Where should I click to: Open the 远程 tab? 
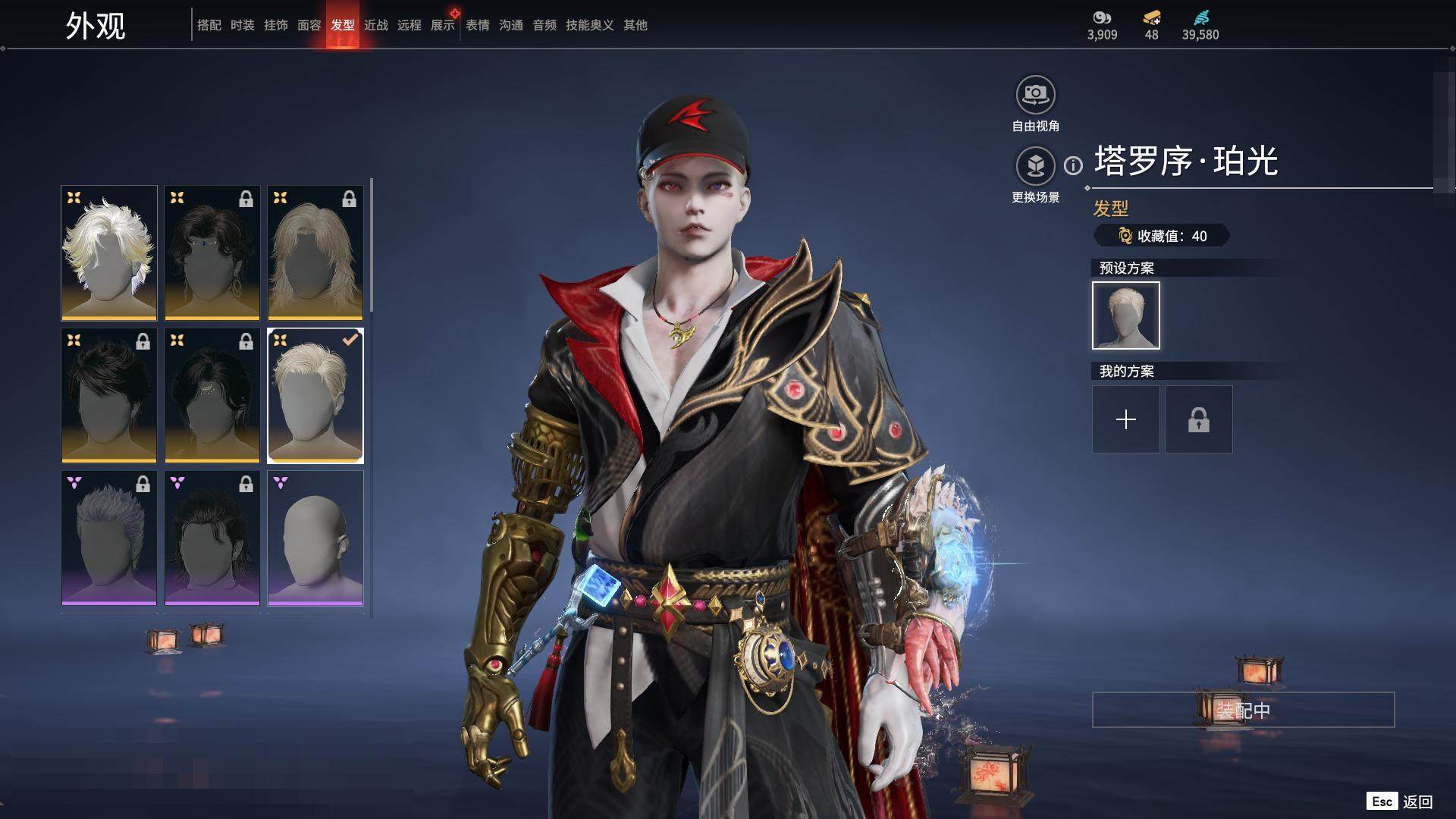tap(409, 25)
